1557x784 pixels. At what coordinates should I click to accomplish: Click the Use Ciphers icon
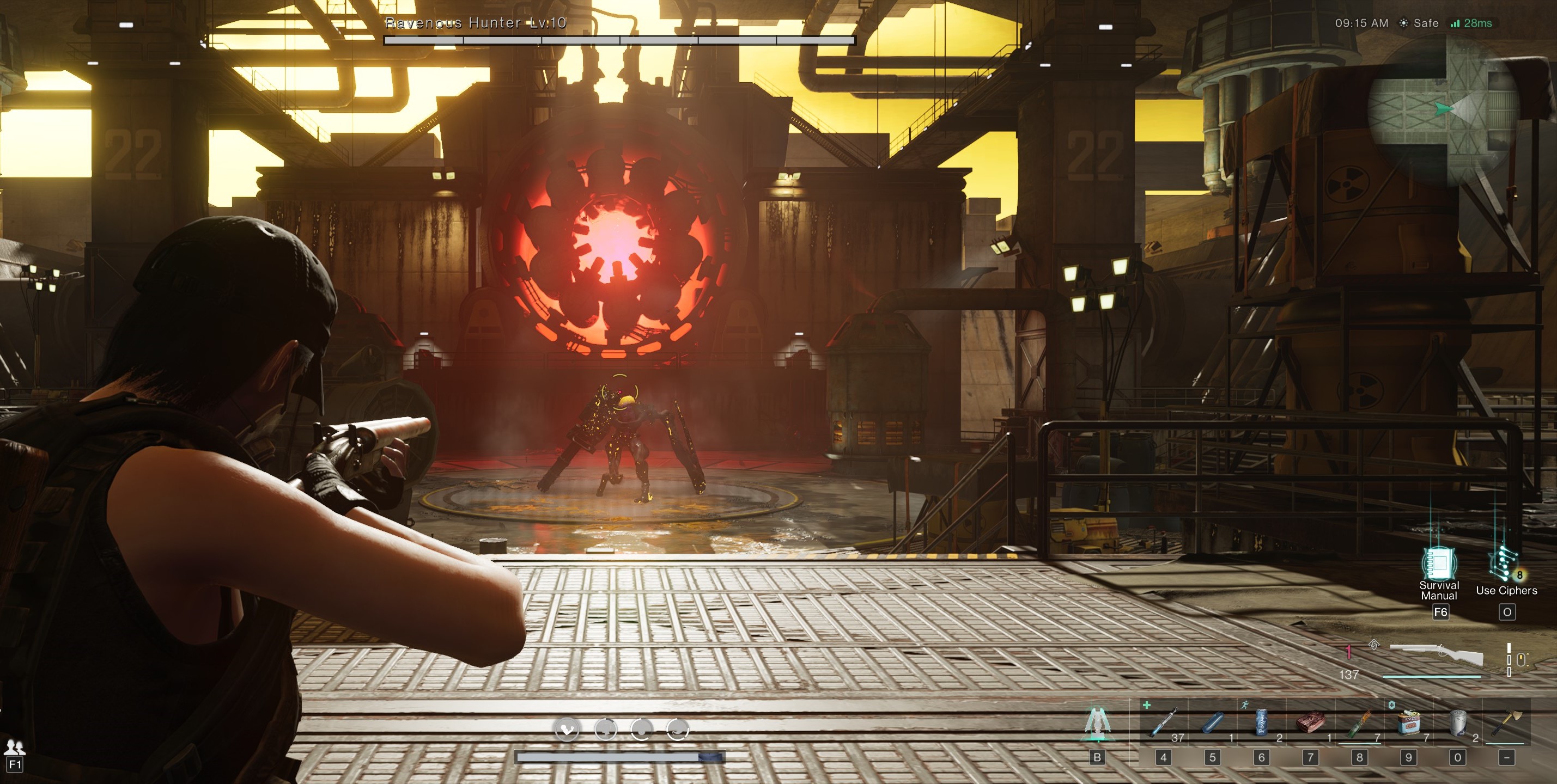[x=1505, y=564]
